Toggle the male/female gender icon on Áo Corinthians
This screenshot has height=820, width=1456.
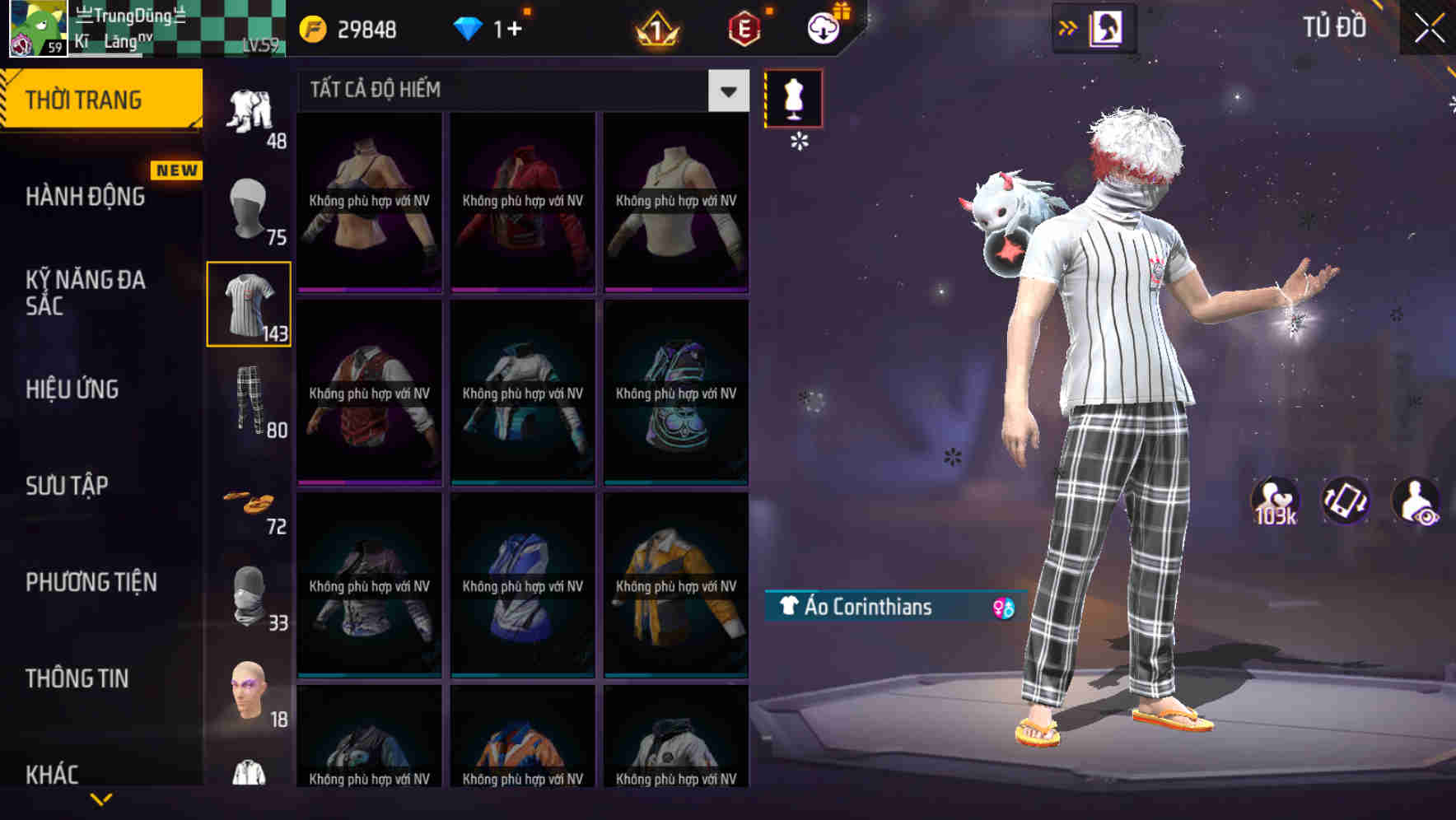coord(1001,608)
